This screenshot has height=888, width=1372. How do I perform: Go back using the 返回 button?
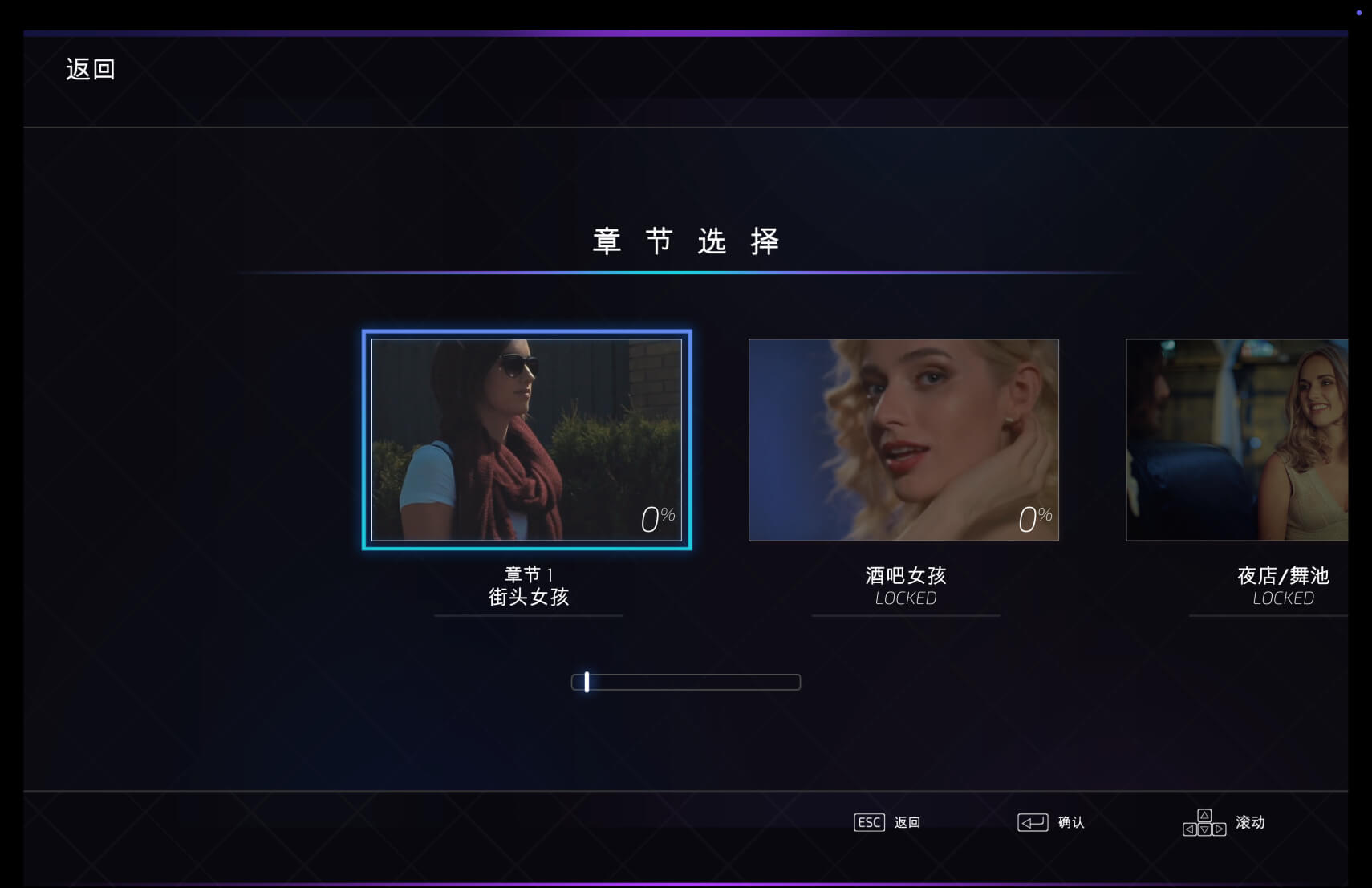pyautogui.click(x=90, y=70)
